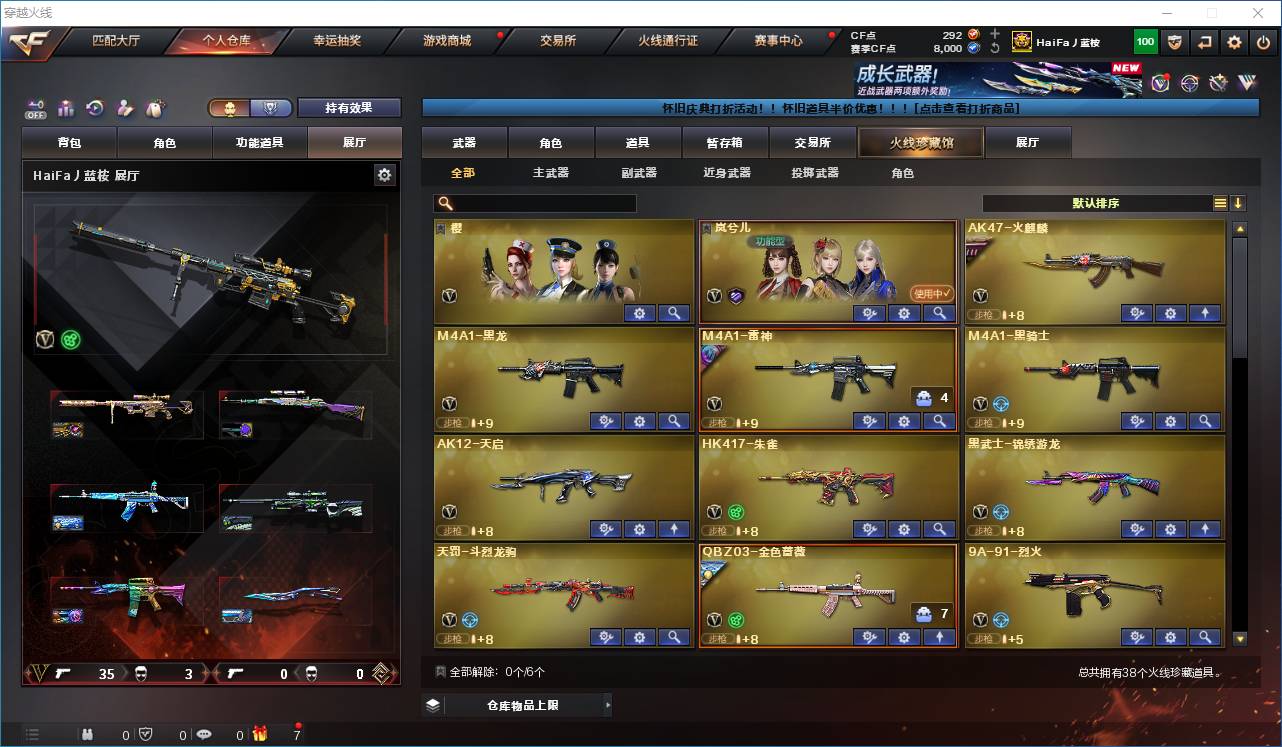This screenshot has height=747, width=1282.
Task: Open the discount promotion banner link
Action: coord(840,108)
